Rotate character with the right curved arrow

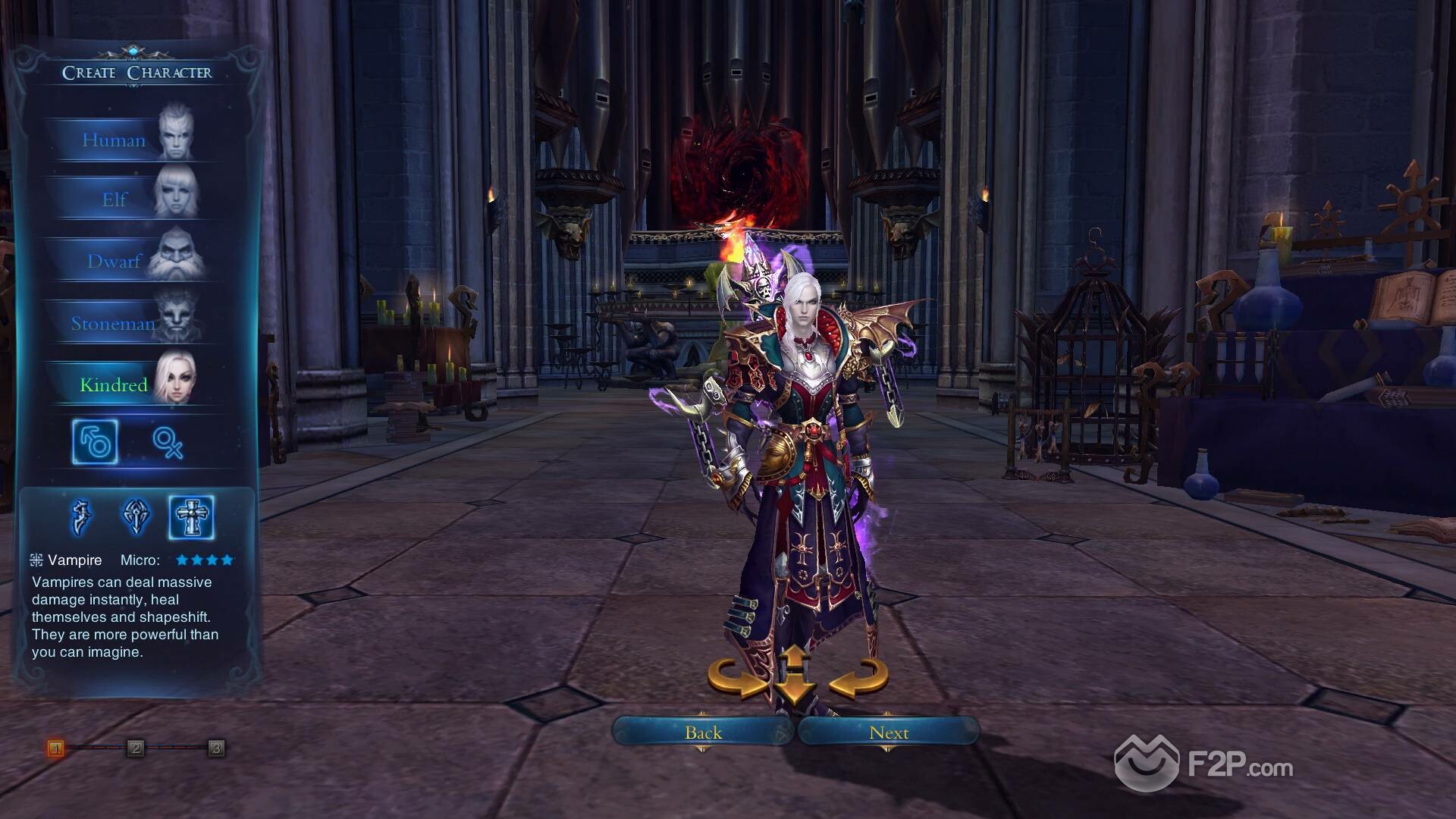tap(859, 677)
